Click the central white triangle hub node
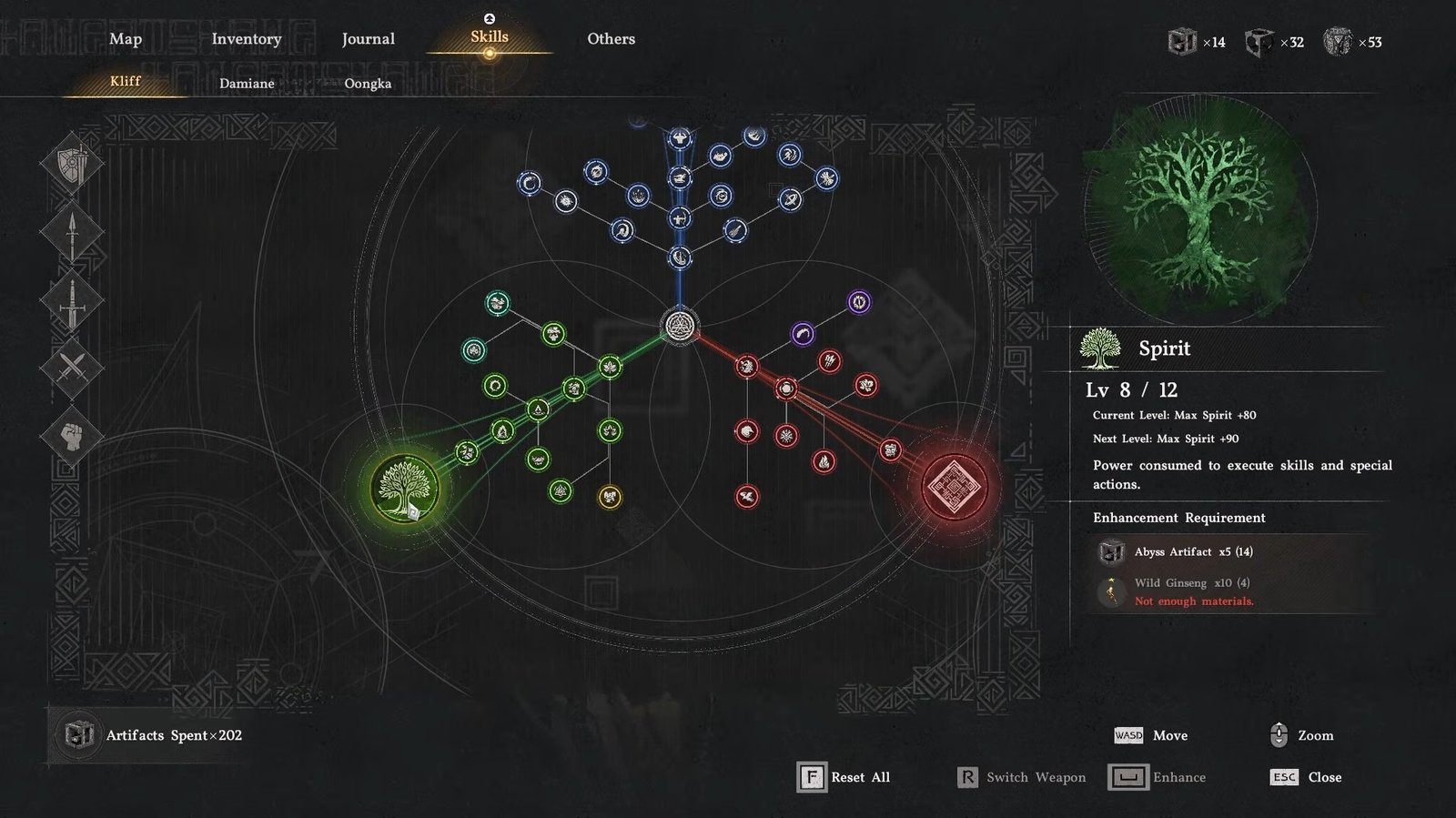The height and width of the screenshot is (818, 1456). point(678,326)
